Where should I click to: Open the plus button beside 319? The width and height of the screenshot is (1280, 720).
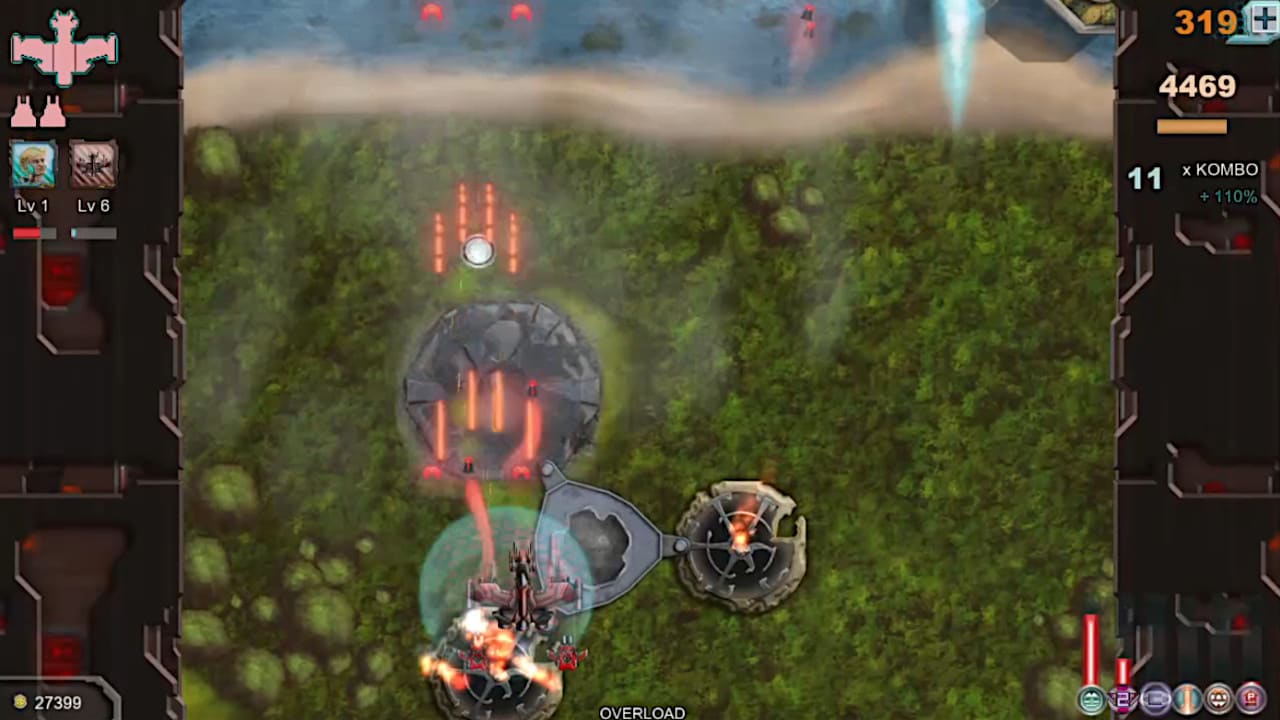pyautogui.click(x=1262, y=20)
